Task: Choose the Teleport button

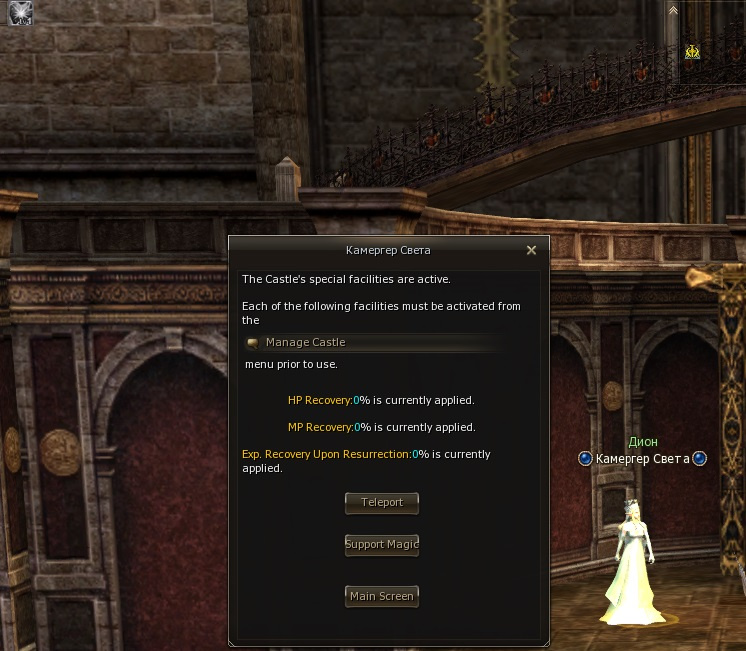Action: pos(382,503)
